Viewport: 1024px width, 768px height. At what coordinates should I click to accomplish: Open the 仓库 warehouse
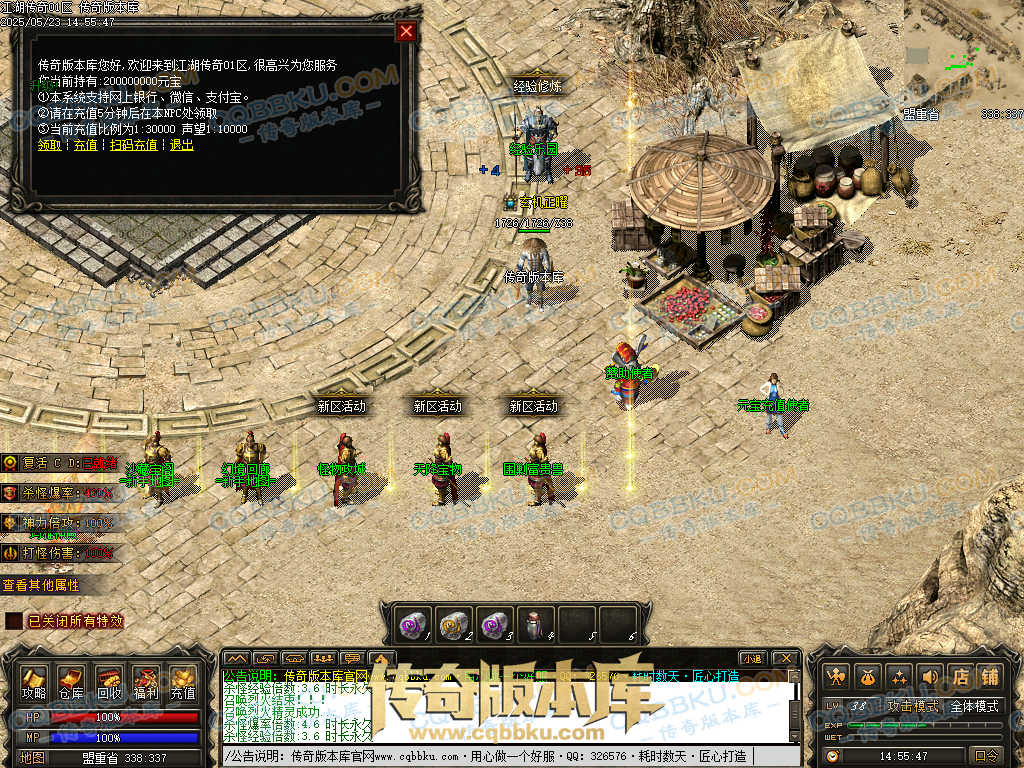point(71,683)
